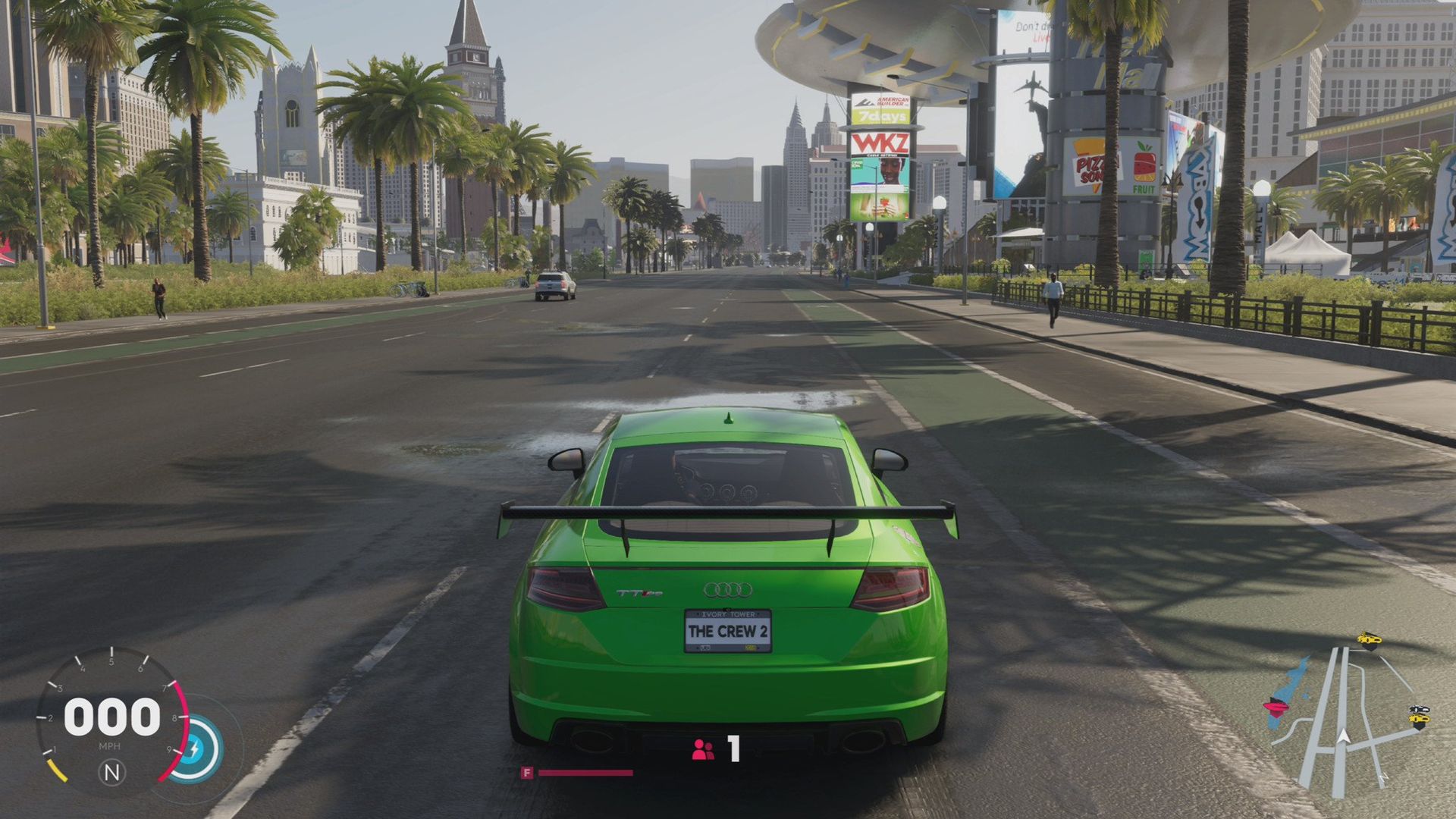The width and height of the screenshot is (1456, 819).
Task: Click the blue nitro boost icon
Action: [196, 748]
